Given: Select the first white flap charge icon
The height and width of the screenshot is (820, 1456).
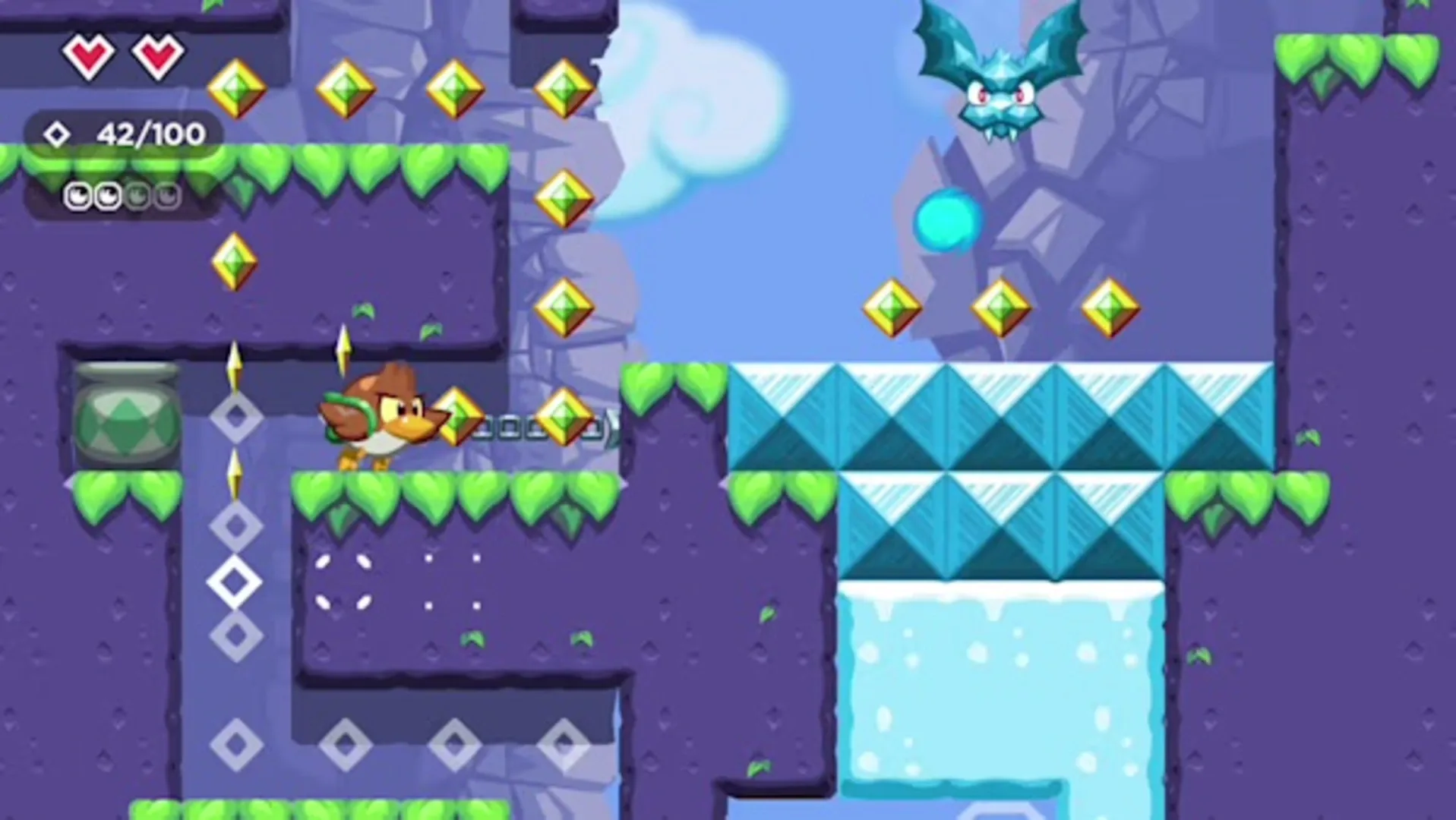Looking at the screenshot, I should pyautogui.click(x=78, y=196).
